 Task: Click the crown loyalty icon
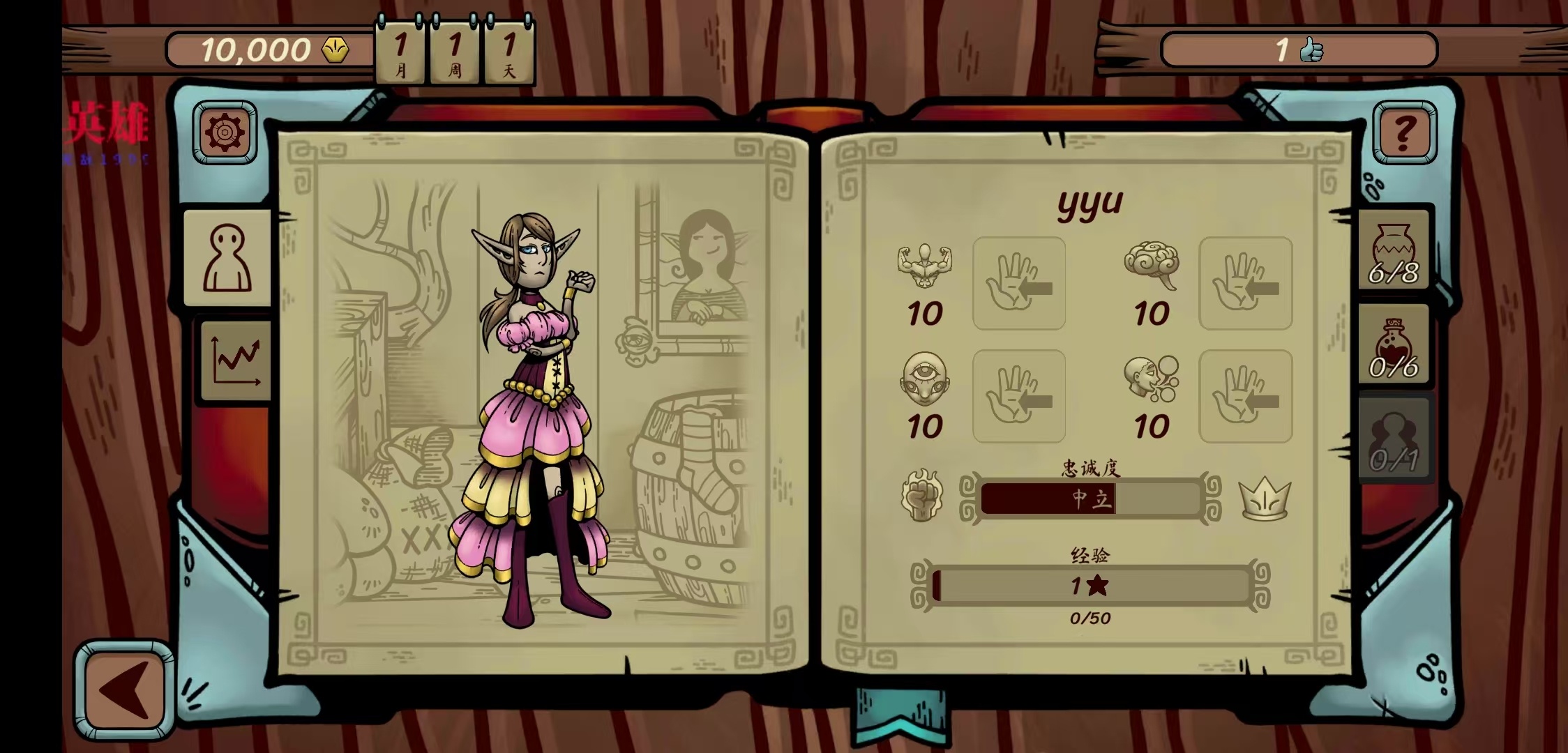[1264, 498]
